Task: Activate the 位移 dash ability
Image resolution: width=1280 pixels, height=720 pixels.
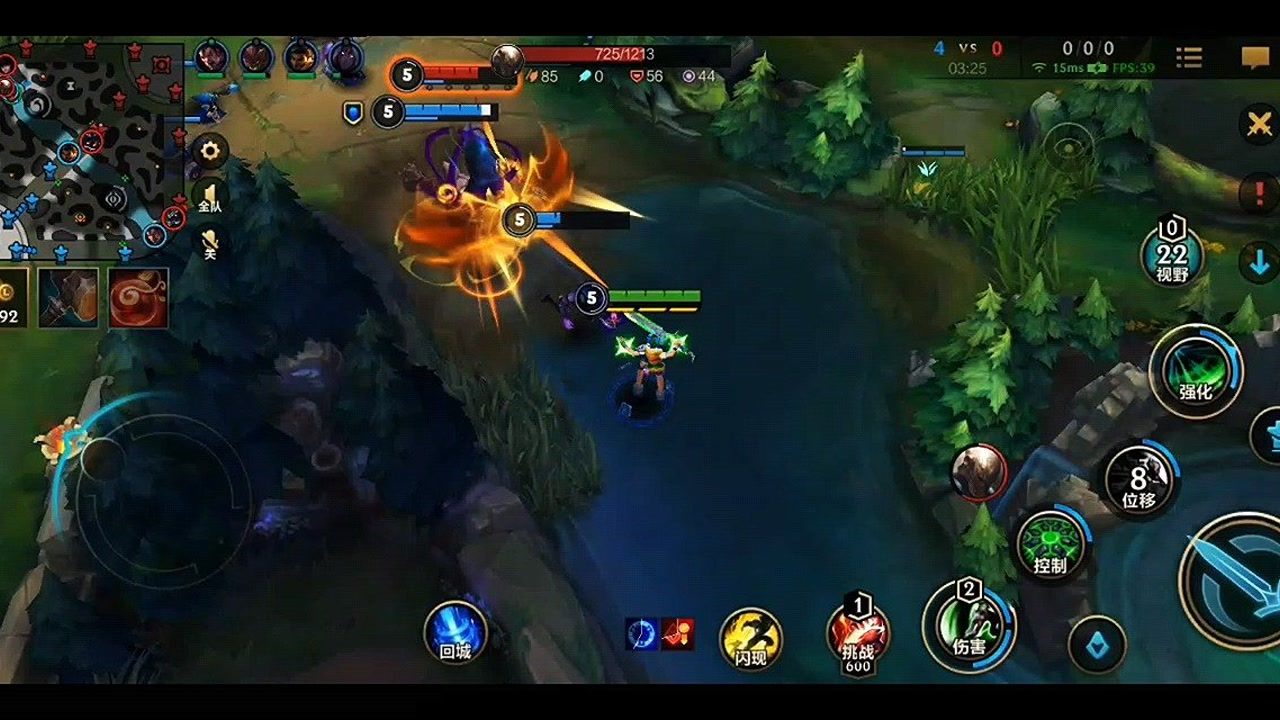Action: pyautogui.click(x=1140, y=479)
